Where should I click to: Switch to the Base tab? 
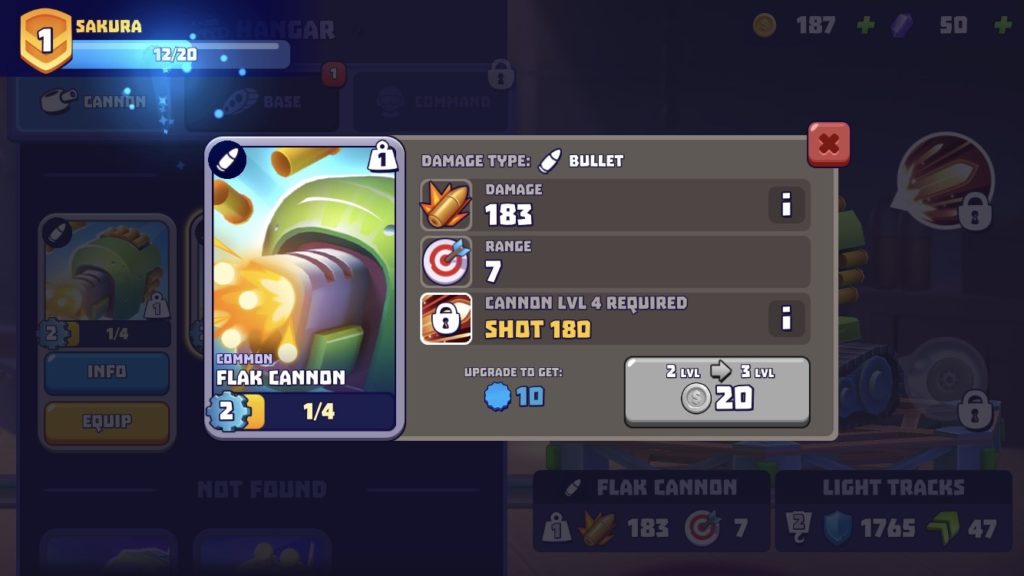click(263, 102)
